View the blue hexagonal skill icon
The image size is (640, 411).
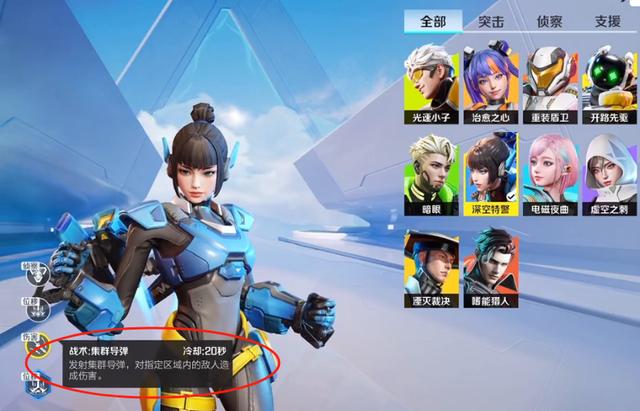click(x=39, y=384)
